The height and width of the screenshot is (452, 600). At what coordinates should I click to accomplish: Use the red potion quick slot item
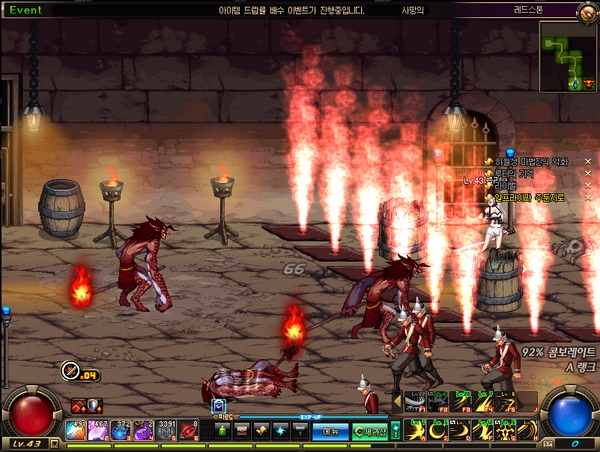76,429
